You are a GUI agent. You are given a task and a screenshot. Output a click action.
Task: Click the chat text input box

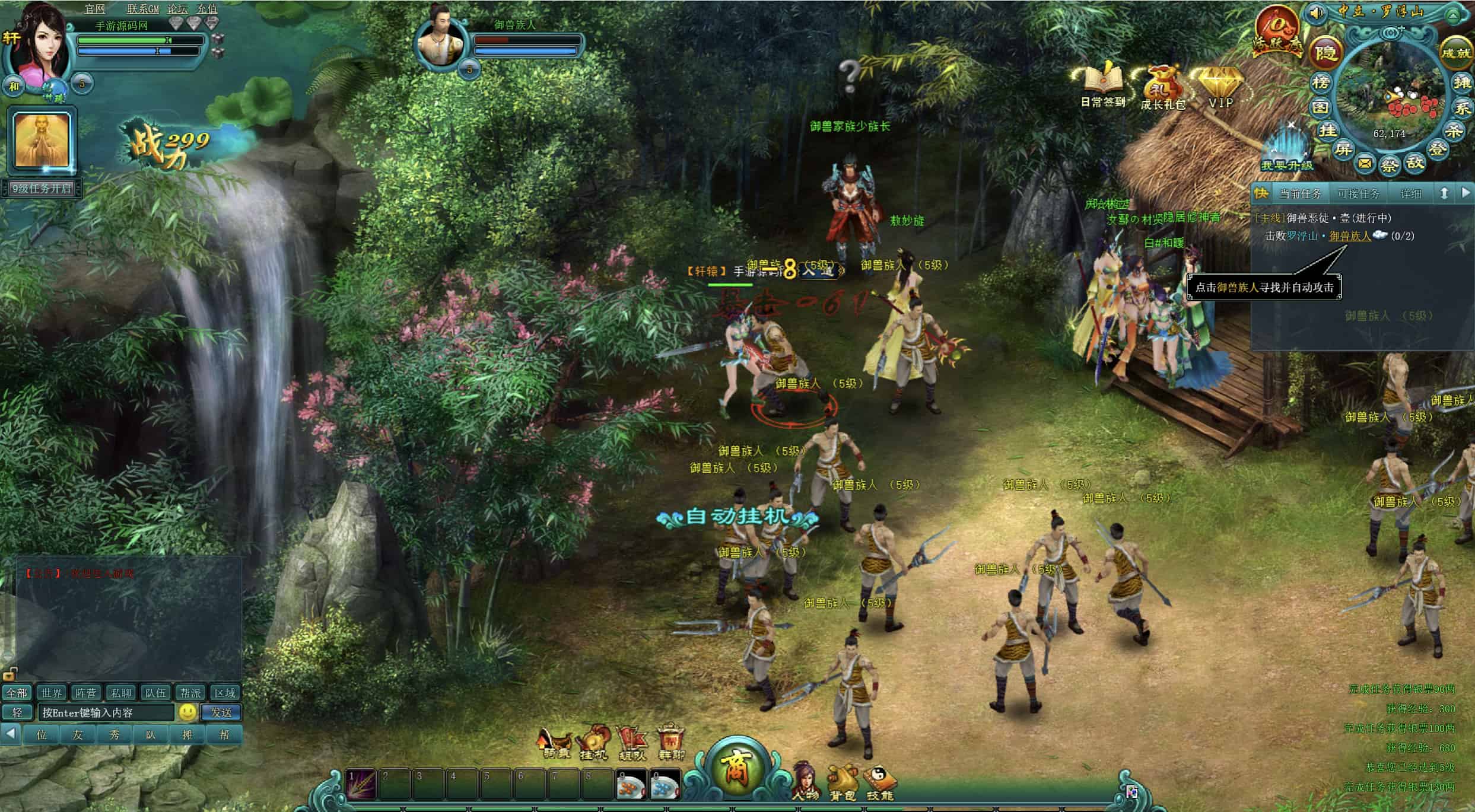(x=107, y=712)
